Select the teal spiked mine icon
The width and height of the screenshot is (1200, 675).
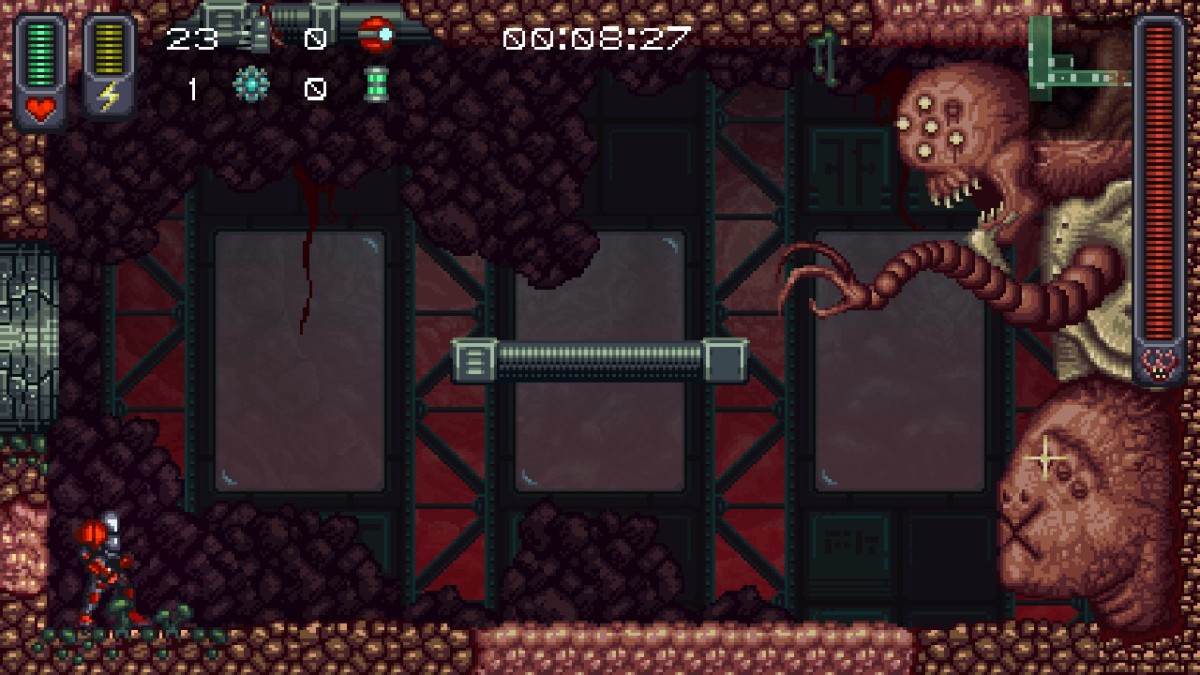(251, 86)
